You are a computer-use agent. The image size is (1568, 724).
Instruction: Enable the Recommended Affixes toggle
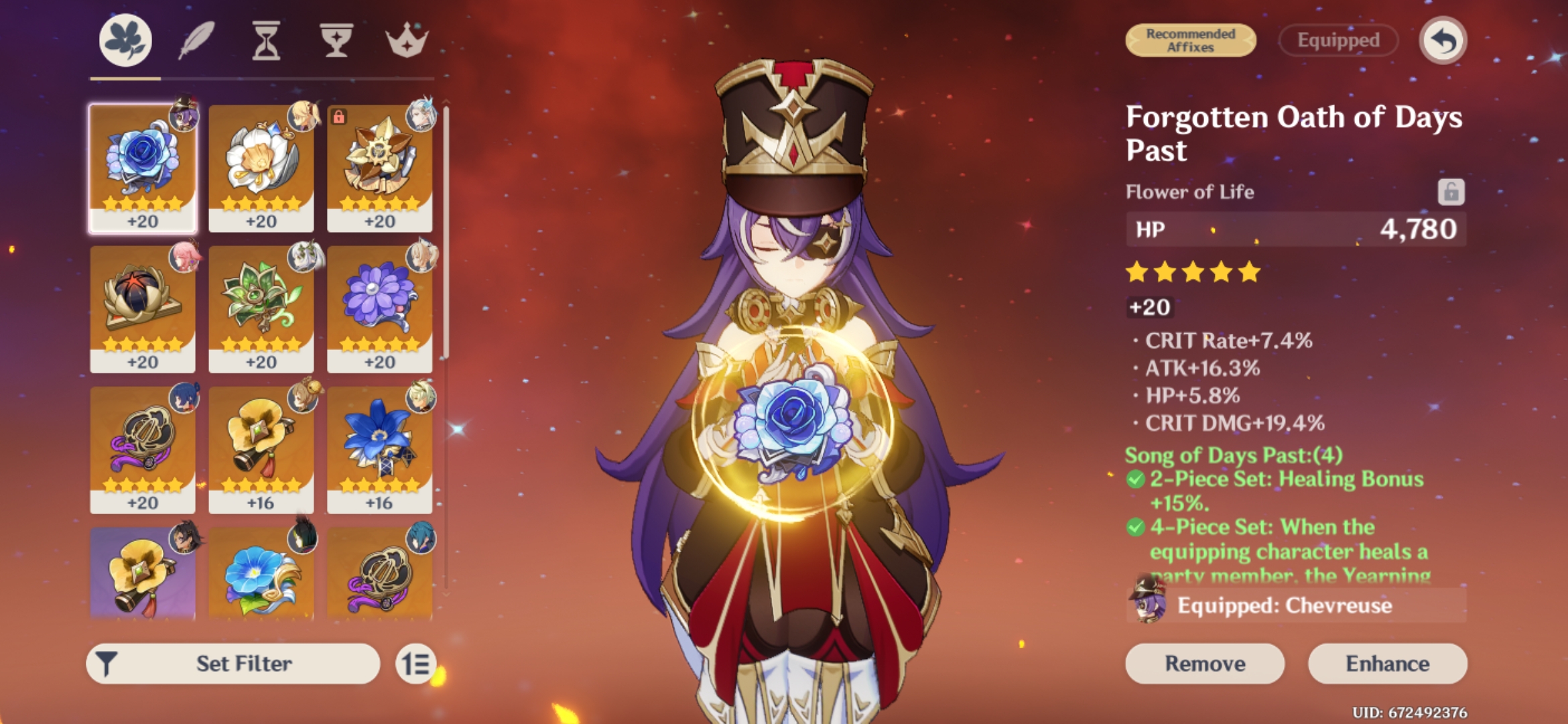click(1190, 40)
